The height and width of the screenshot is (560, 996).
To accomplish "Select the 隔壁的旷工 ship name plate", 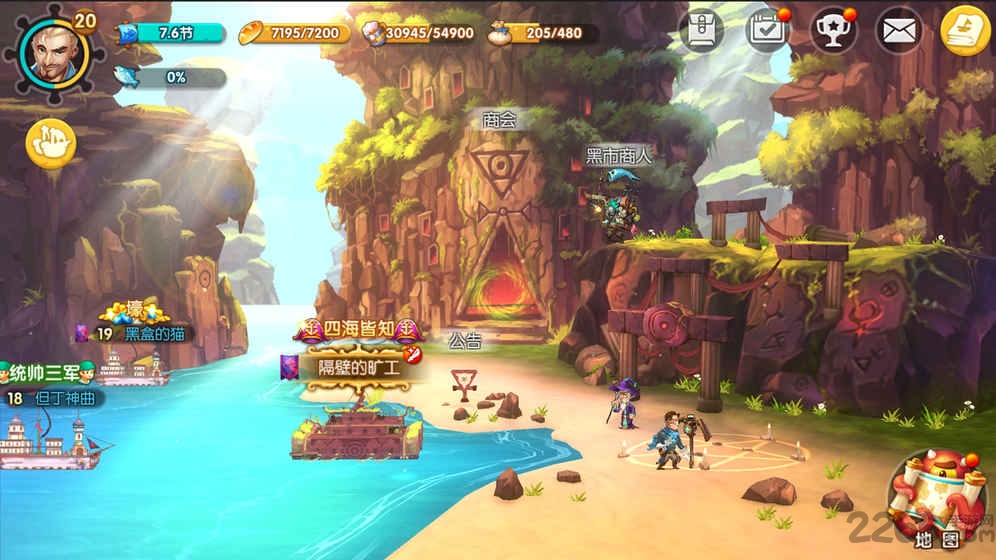I will tap(358, 367).
